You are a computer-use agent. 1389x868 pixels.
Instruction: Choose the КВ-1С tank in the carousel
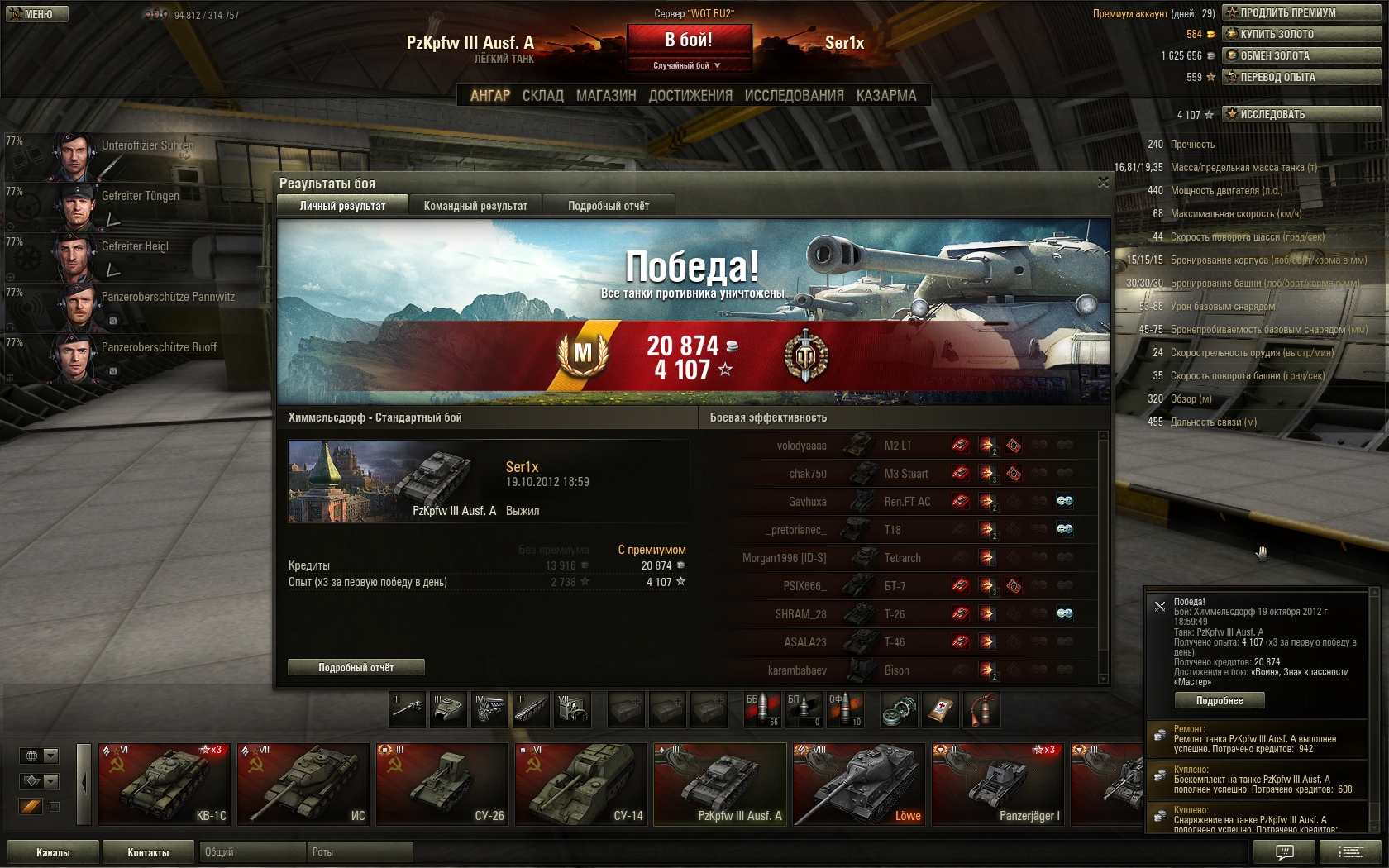[164, 784]
